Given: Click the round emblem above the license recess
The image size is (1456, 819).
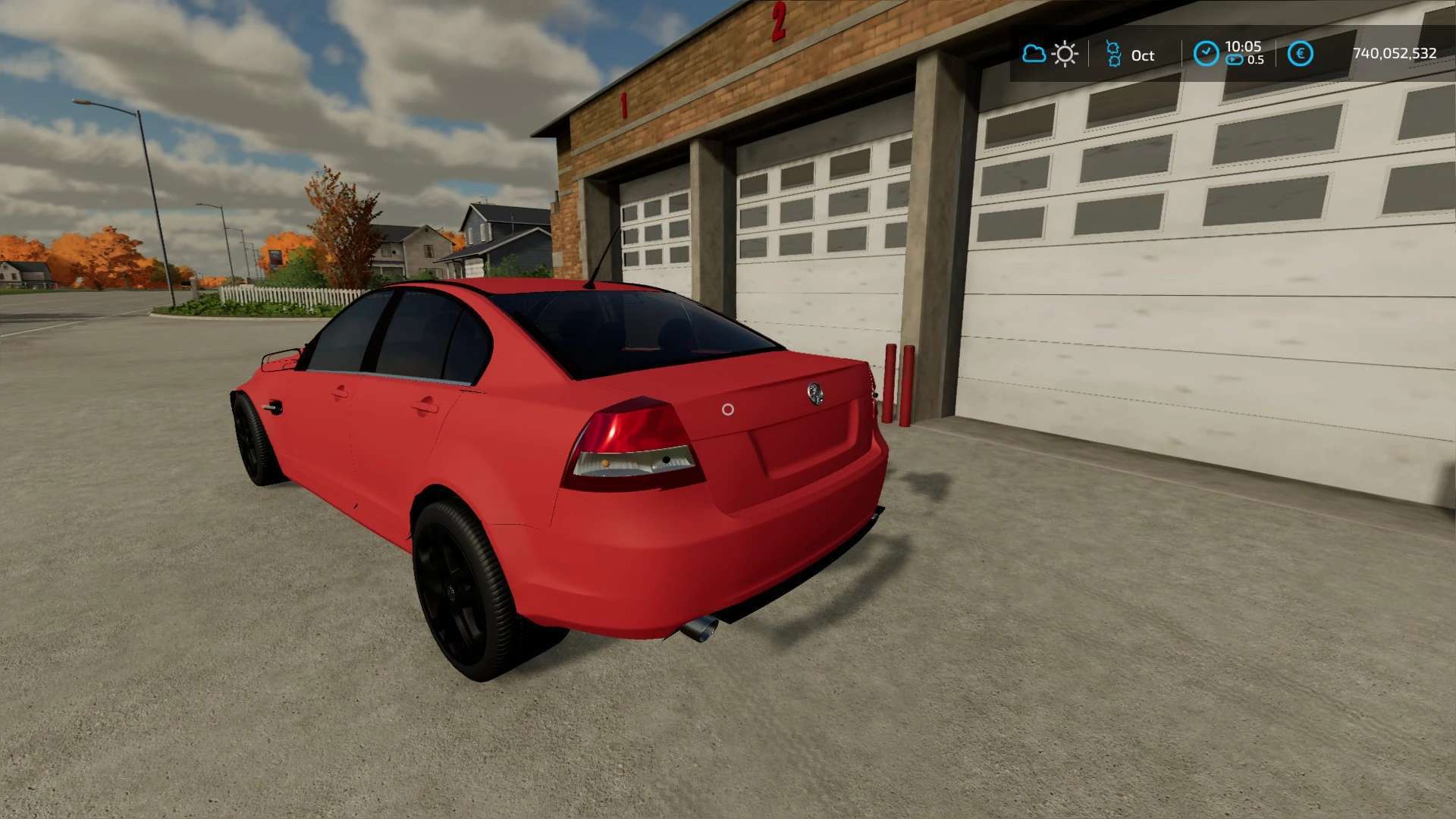Looking at the screenshot, I should (x=727, y=409).
